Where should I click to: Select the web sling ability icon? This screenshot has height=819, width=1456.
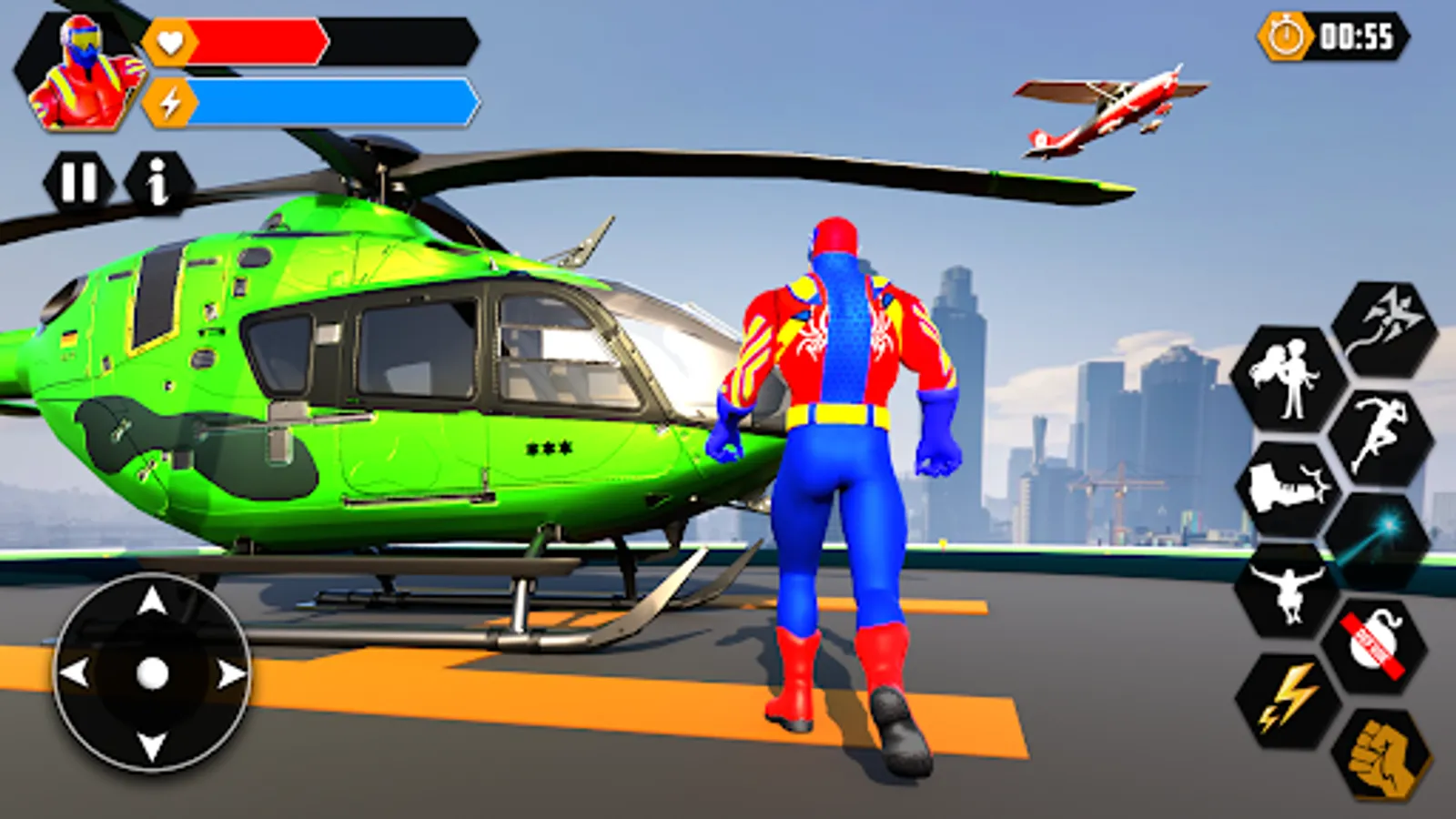pos(1378,326)
